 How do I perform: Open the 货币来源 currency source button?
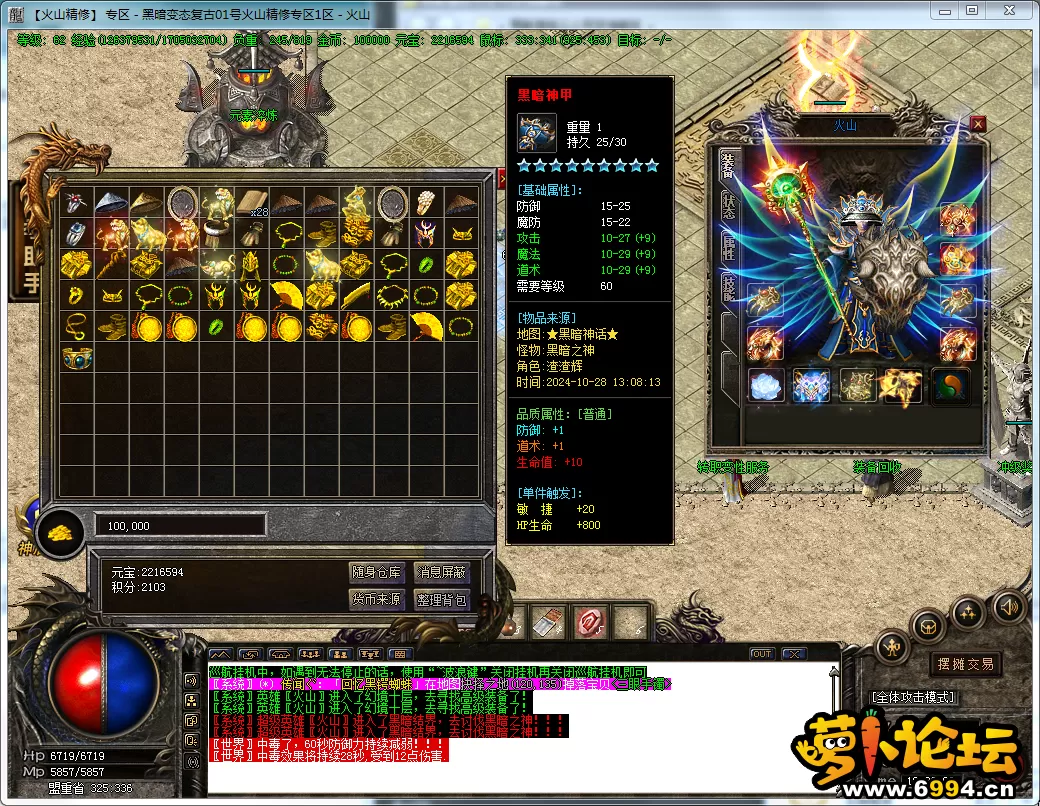(x=377, y=600)
